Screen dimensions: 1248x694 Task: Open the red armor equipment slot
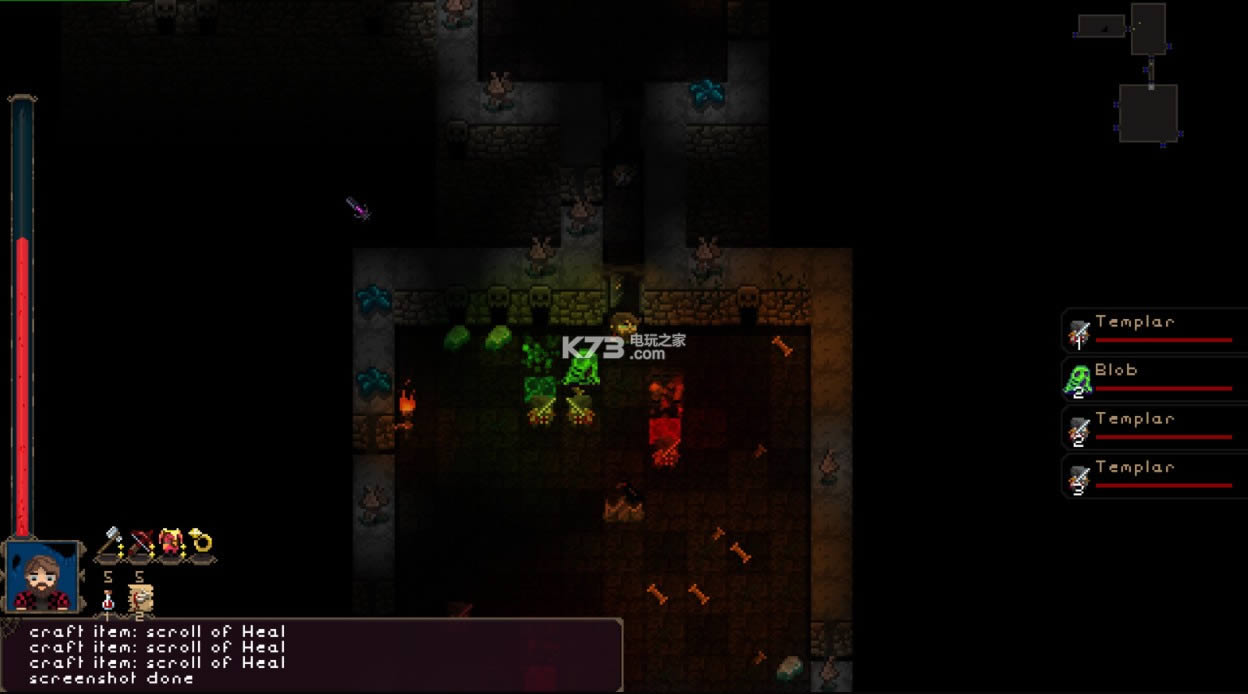point(171,543)
